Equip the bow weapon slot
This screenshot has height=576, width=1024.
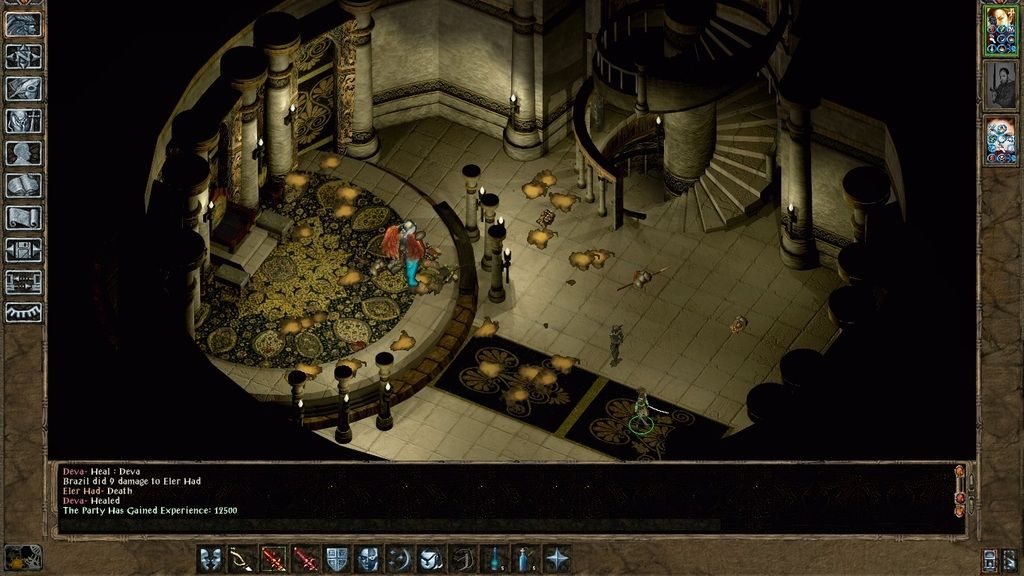[x=243, y=559]
